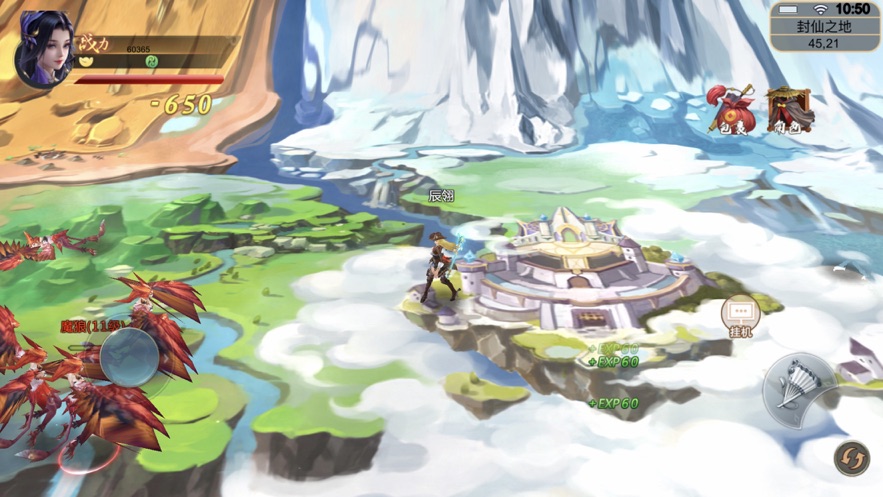883x497 pixels.
Task: Open the 封仙之地 location map panel
Action: coord(824,34)
